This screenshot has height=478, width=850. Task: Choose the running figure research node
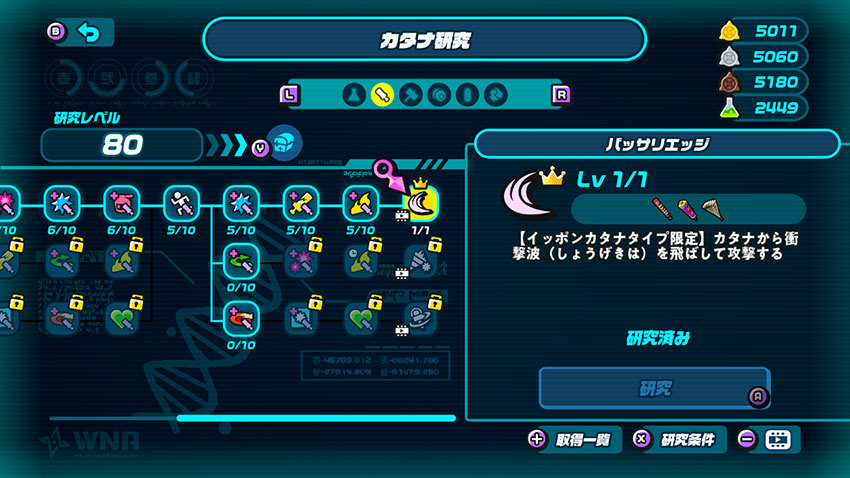pyautogui.click(x=181, y=203)
